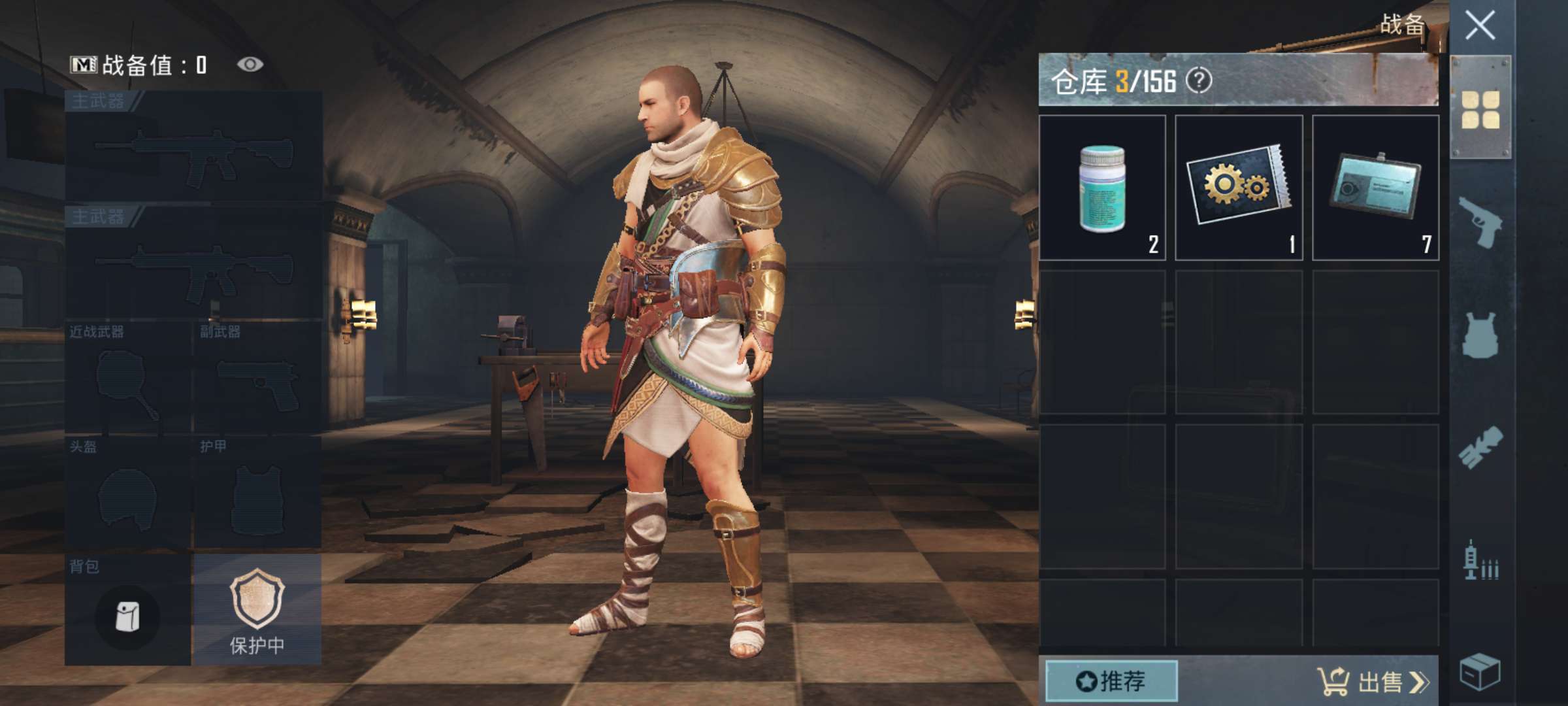Select the 副武器 sidearm slot
Image resolution: width=1568 pixels, height=706 pixels.
257,378
